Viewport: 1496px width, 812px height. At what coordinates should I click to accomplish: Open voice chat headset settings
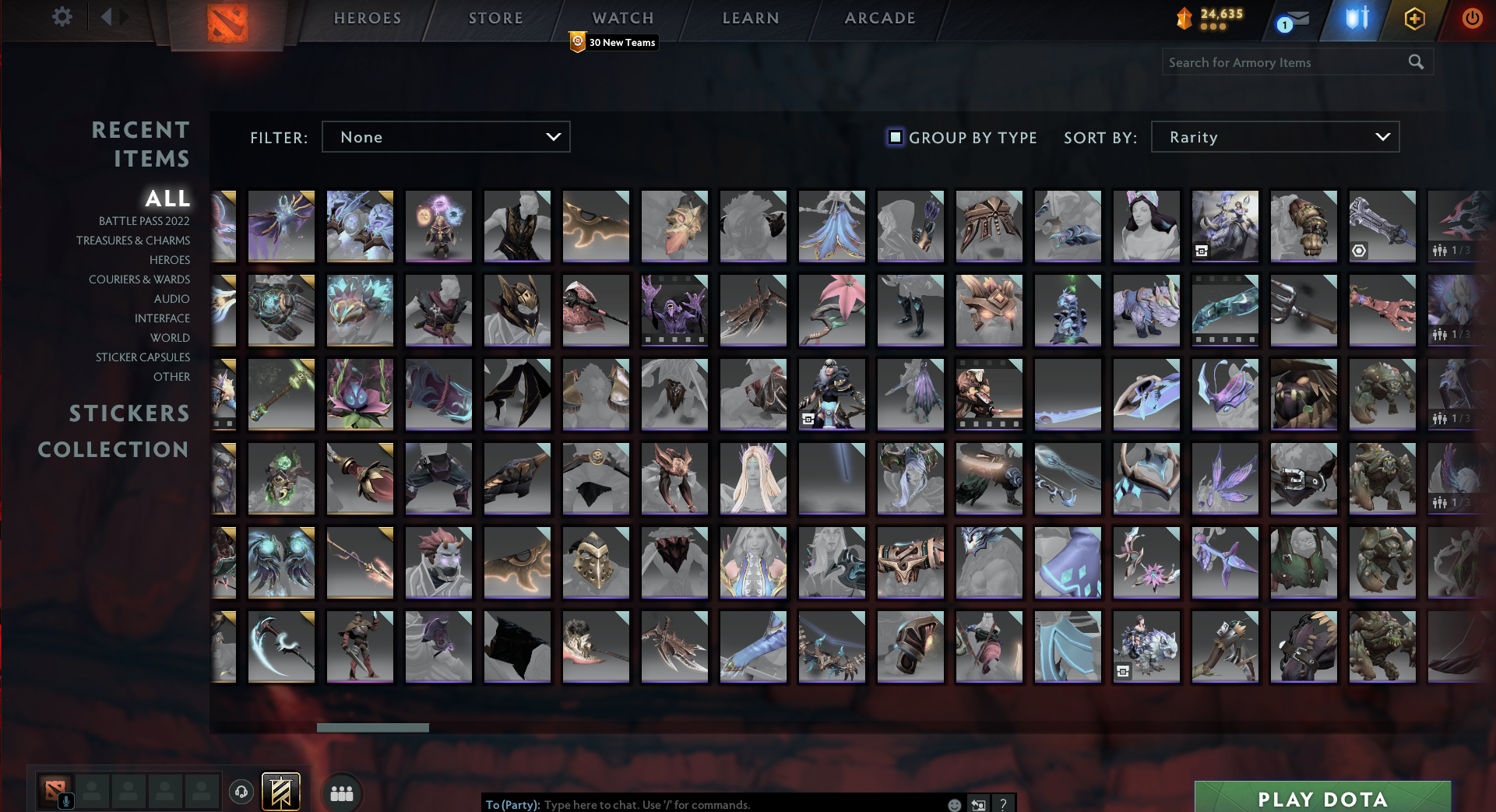pyautogui.click(x=241, y=792)
